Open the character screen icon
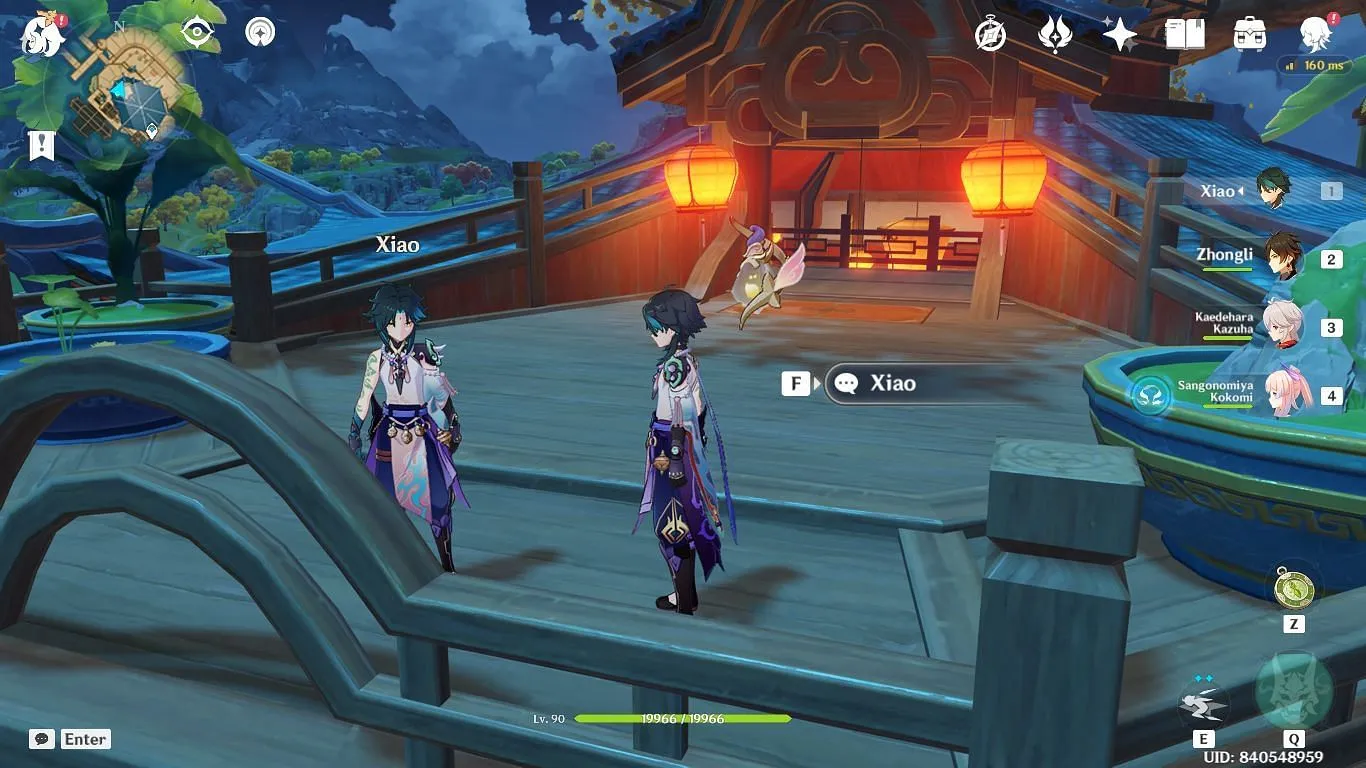This screenshot has width=1366, height=768. point(1314,35)
